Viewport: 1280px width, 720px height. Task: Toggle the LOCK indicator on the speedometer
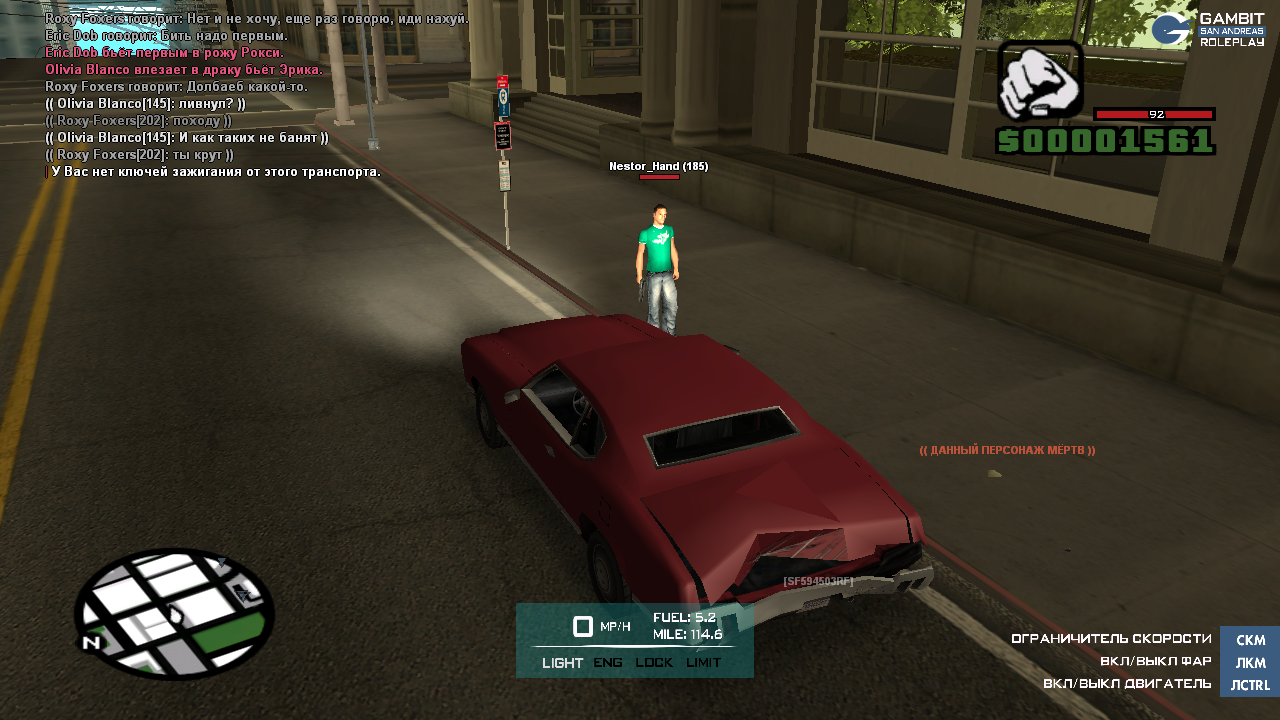coord(654,662)
